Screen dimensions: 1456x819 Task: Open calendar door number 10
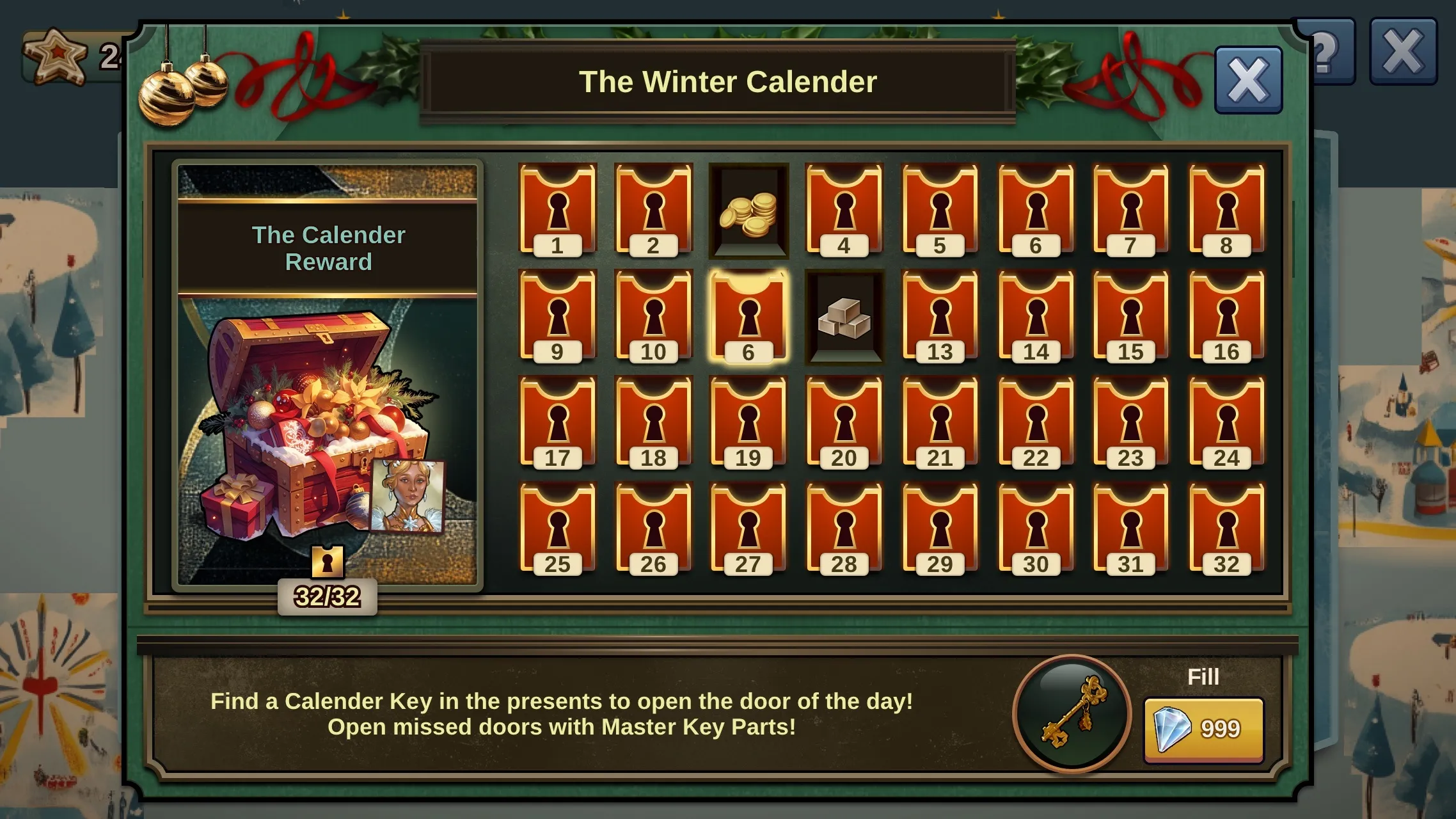point(653,317)
